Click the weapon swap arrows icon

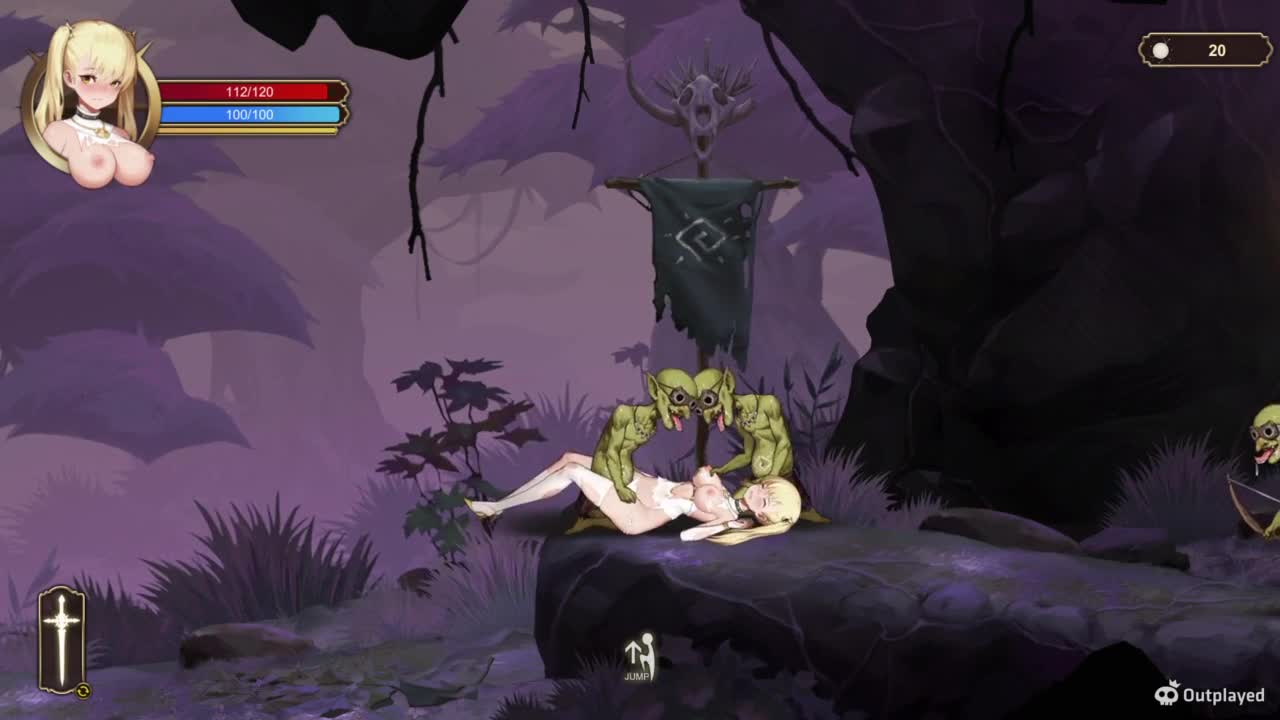click(x=83, y=690)
